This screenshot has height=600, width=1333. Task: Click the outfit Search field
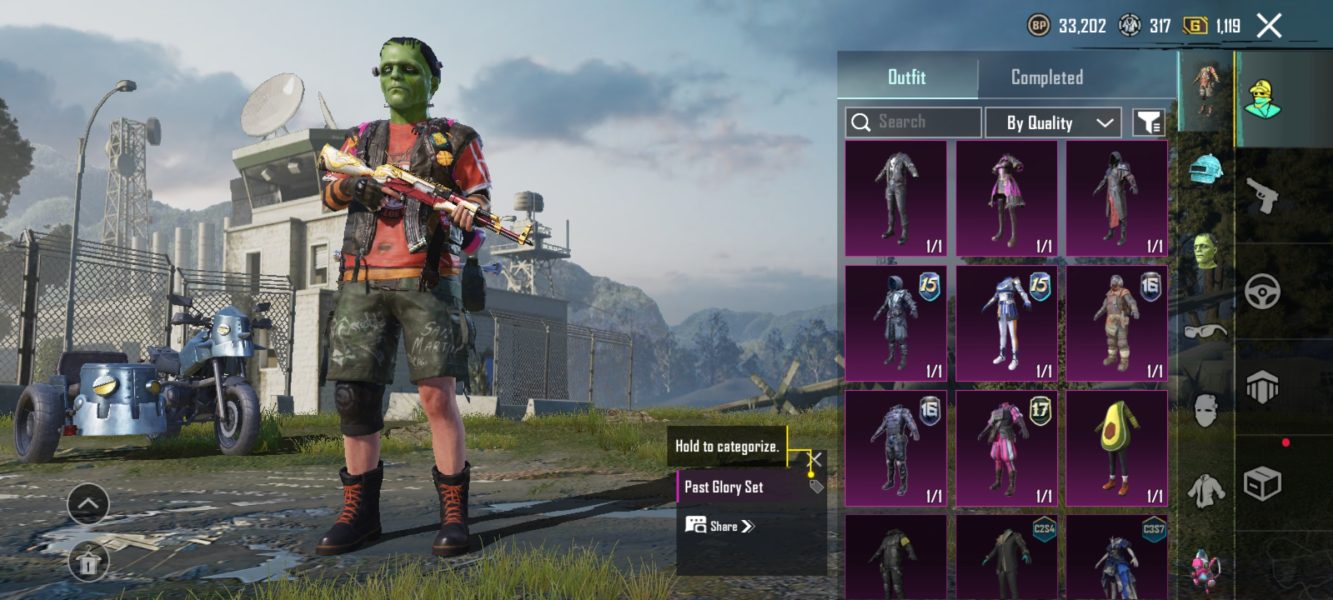913,122
